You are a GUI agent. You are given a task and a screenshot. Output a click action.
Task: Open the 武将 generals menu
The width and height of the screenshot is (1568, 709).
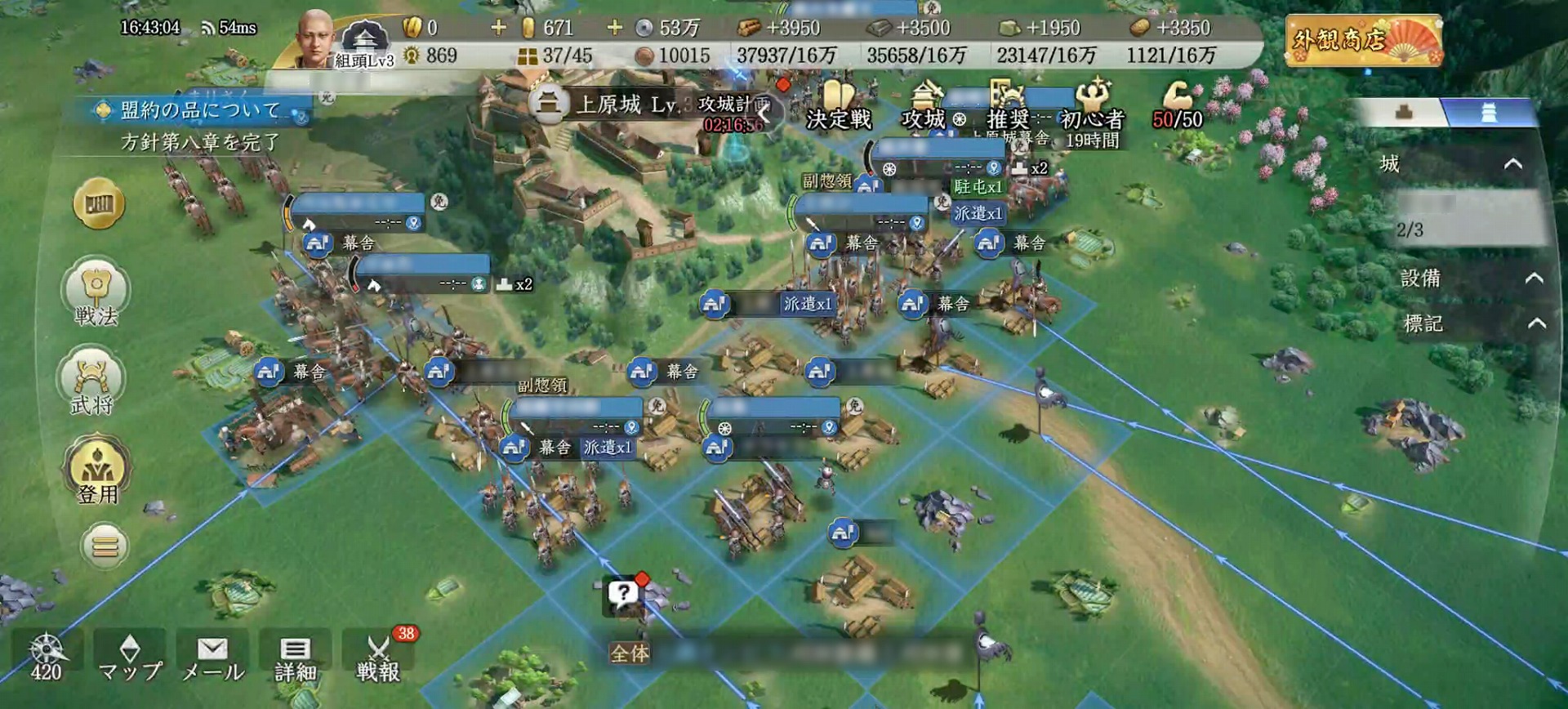coord(92,382)
